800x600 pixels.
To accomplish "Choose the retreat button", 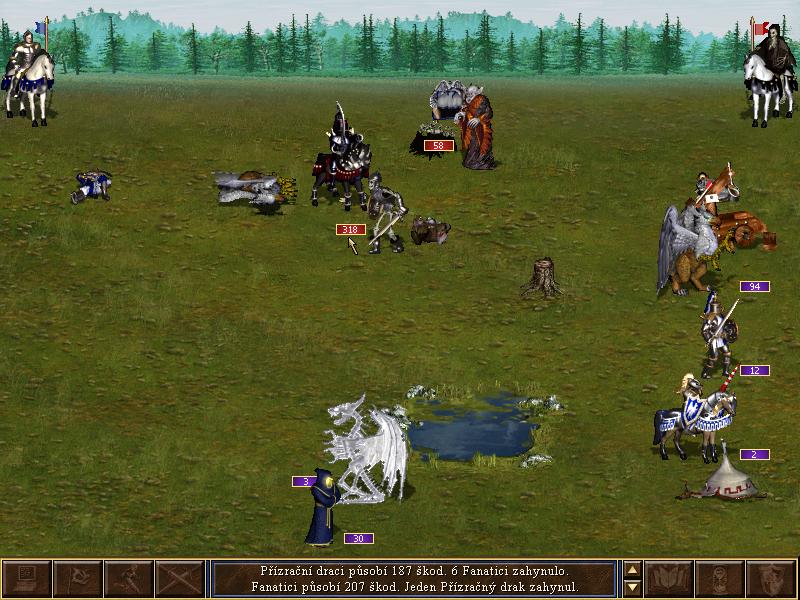I will (x=128, y=579).
